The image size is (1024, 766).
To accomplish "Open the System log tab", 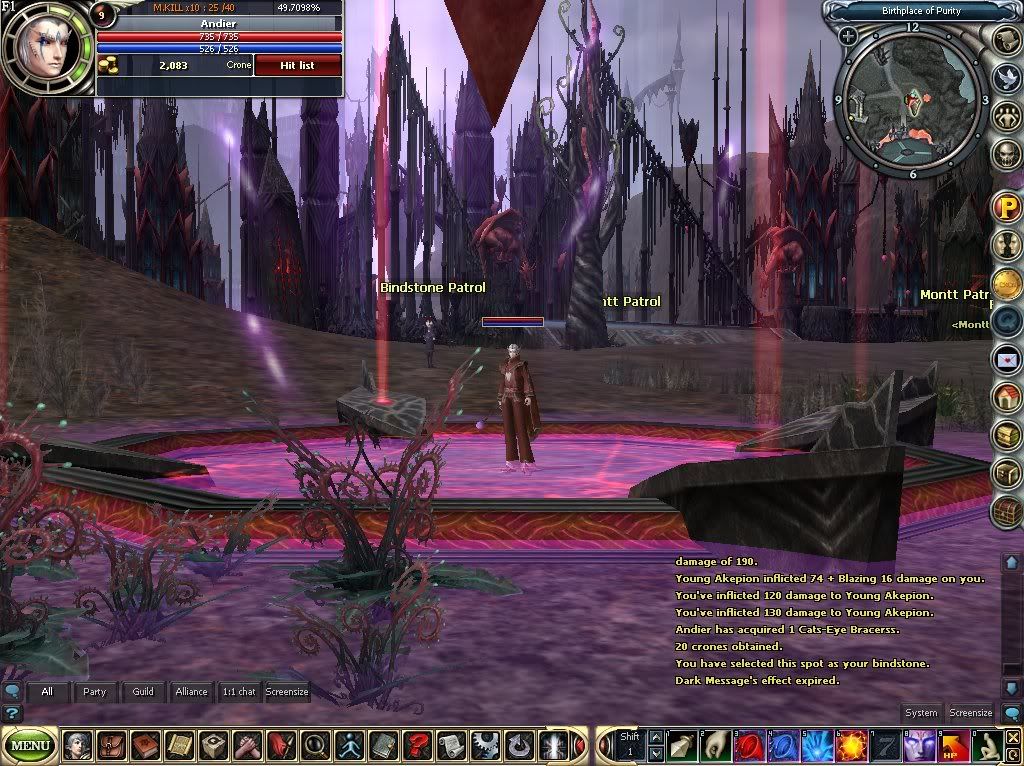I will [921, 713].
